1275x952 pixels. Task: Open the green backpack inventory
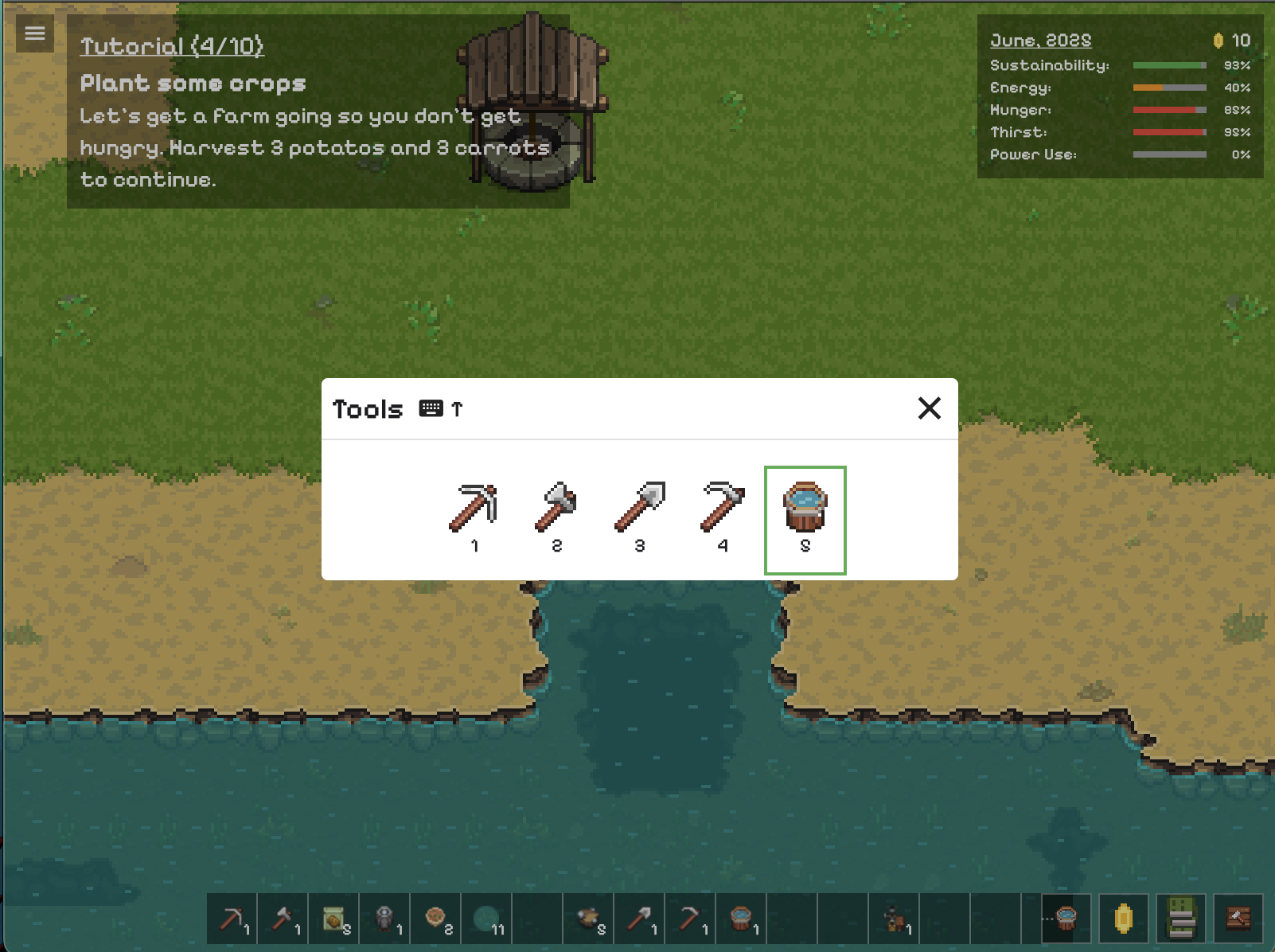[1181, 919]
